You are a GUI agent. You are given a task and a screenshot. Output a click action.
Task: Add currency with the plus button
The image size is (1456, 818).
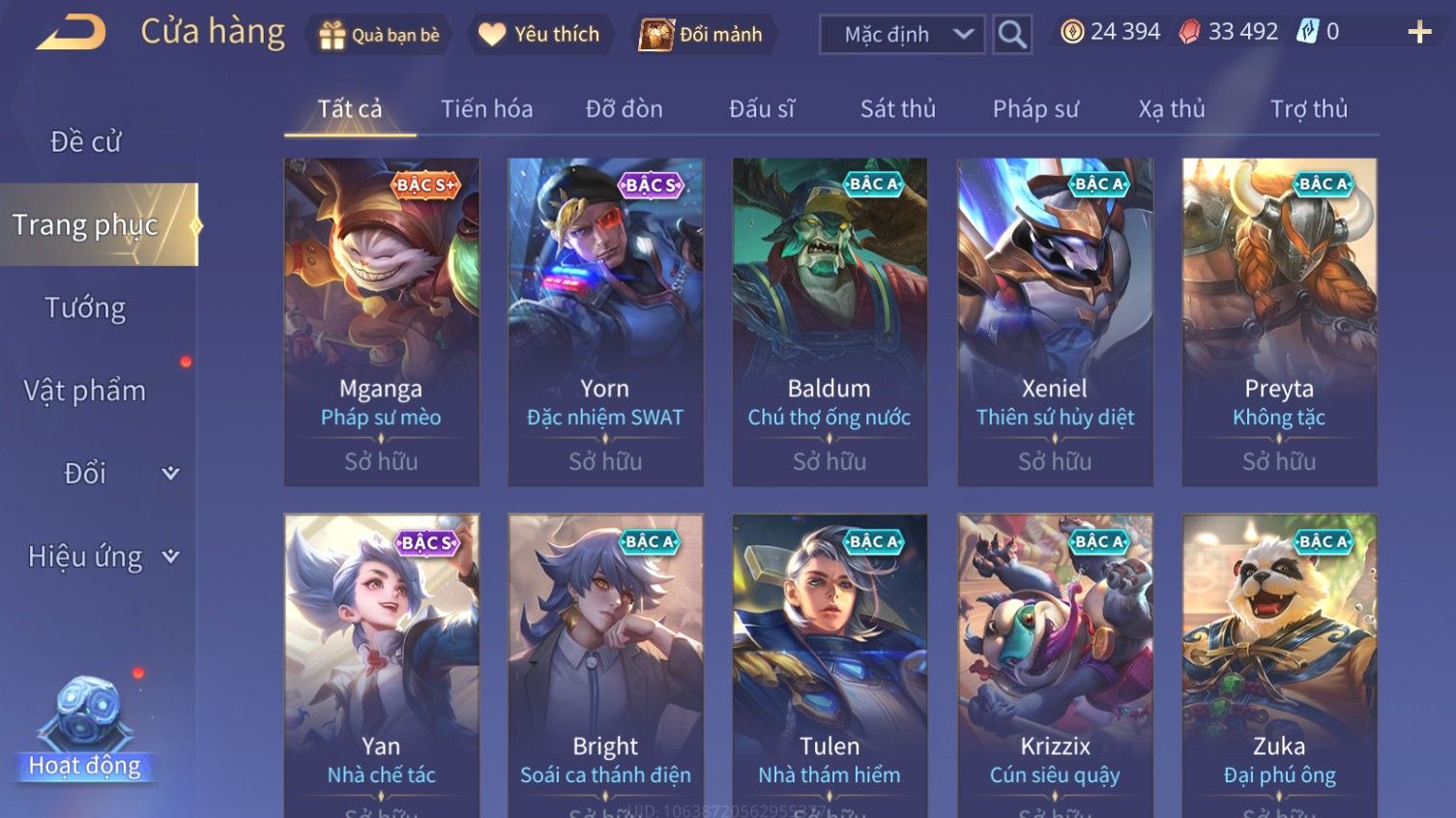click(x=1418, y=33)
